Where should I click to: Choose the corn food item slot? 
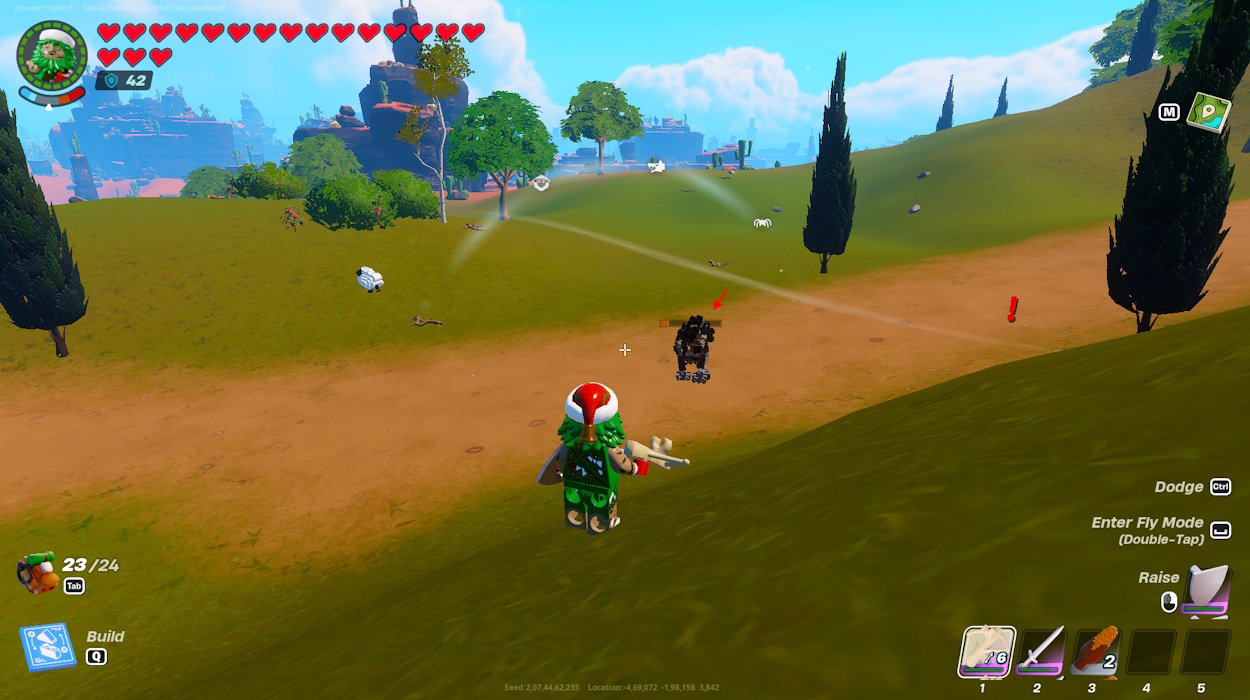tap(1095, 651)
